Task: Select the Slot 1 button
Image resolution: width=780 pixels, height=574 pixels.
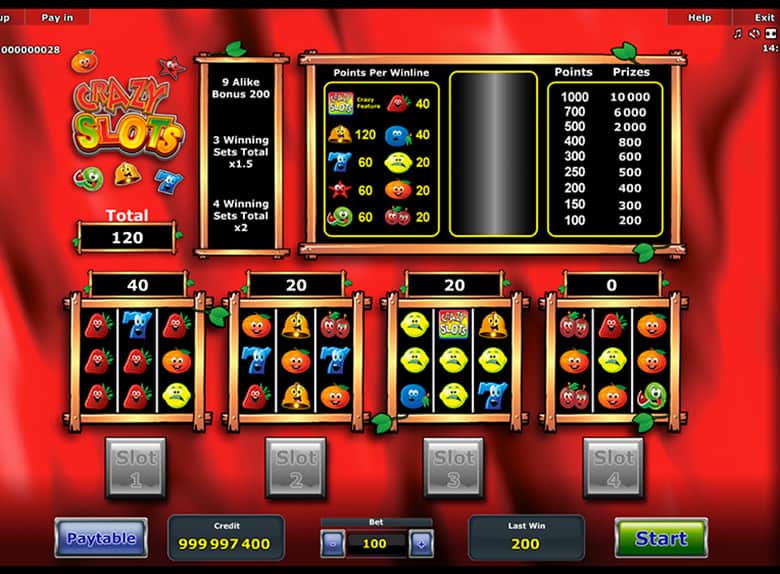Action: (136, 467)
